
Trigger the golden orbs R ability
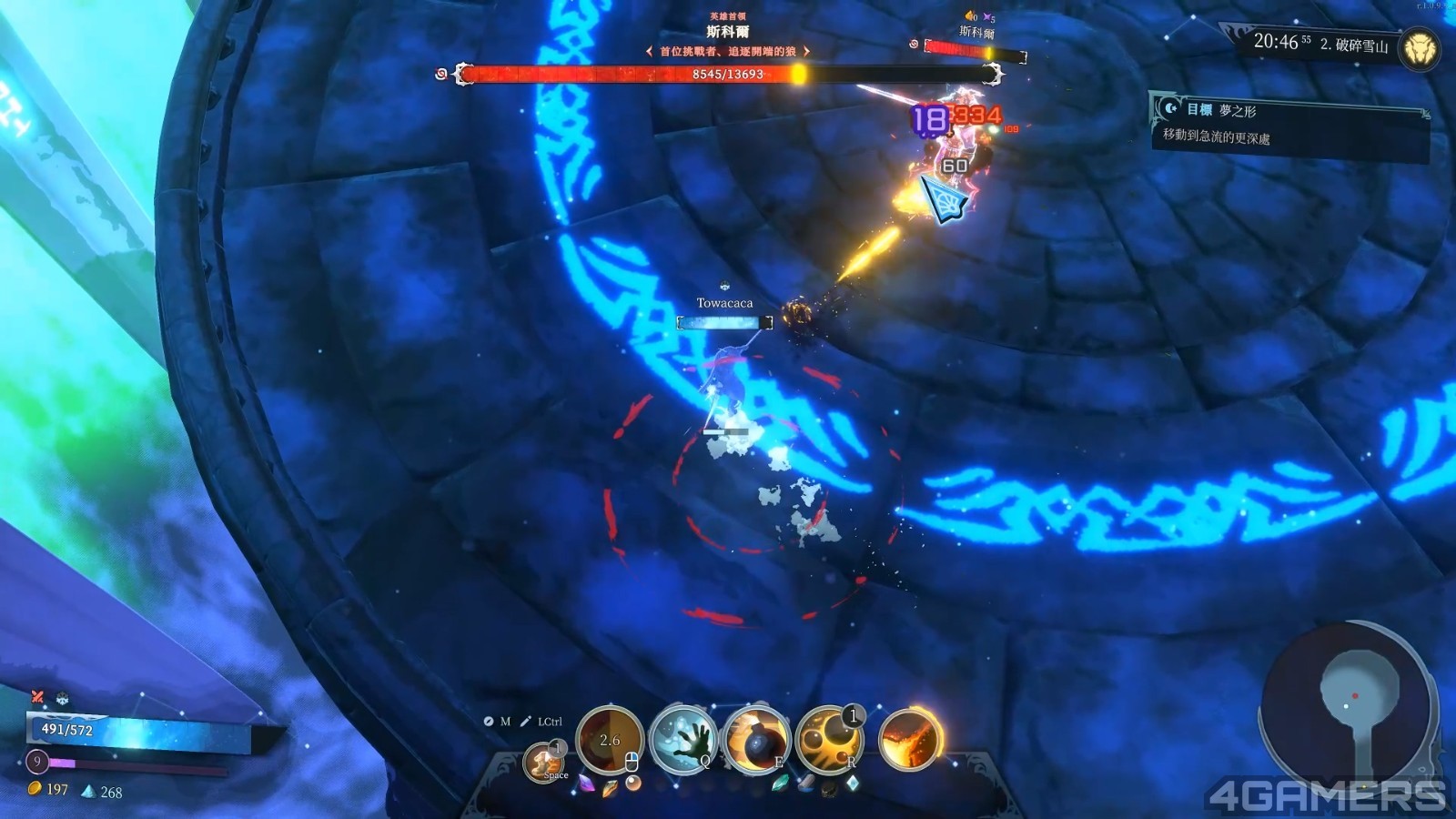tap(828, 739)
